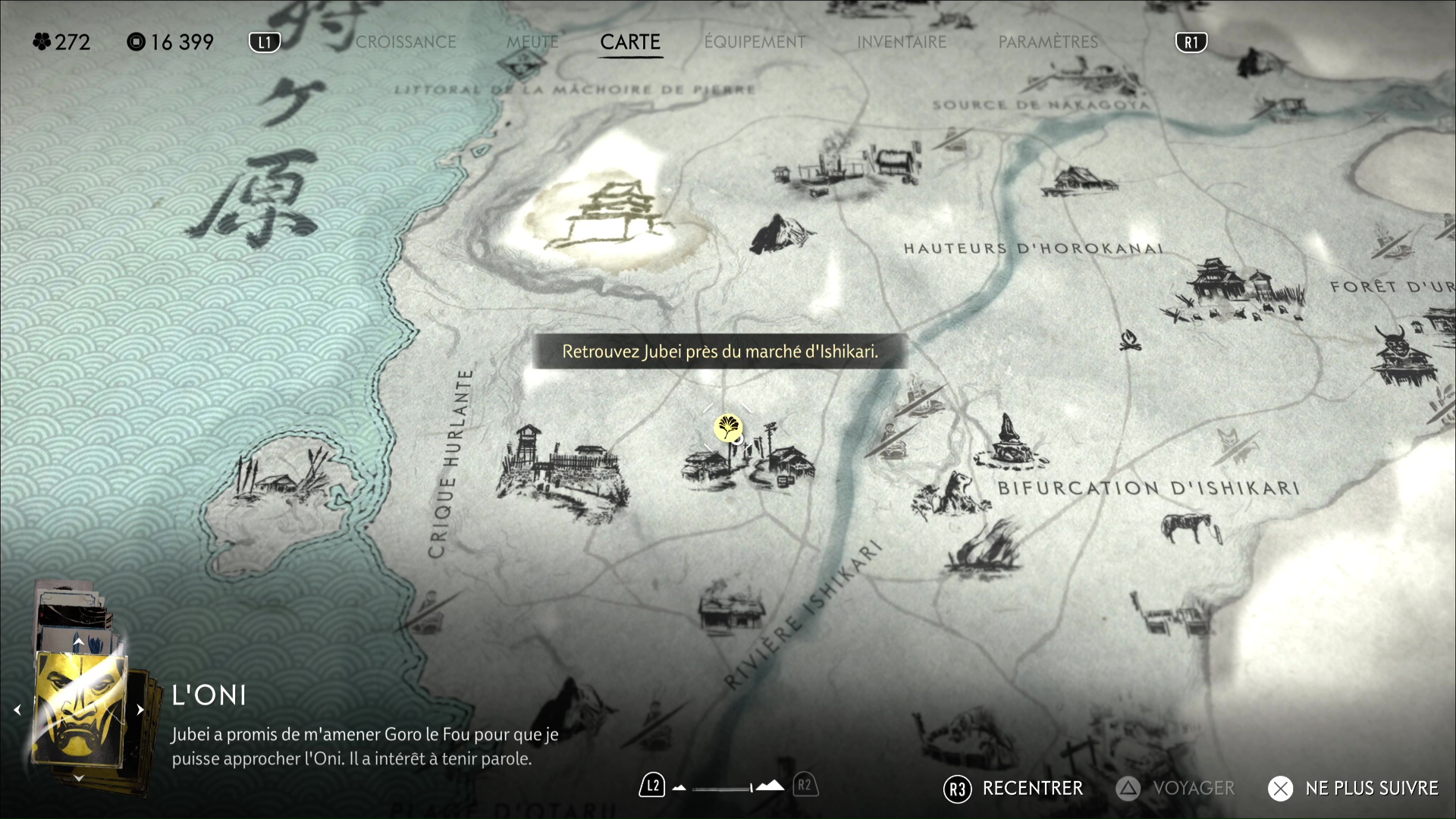
Task: Open the Inventaire tab
Action: click(901, 42)
